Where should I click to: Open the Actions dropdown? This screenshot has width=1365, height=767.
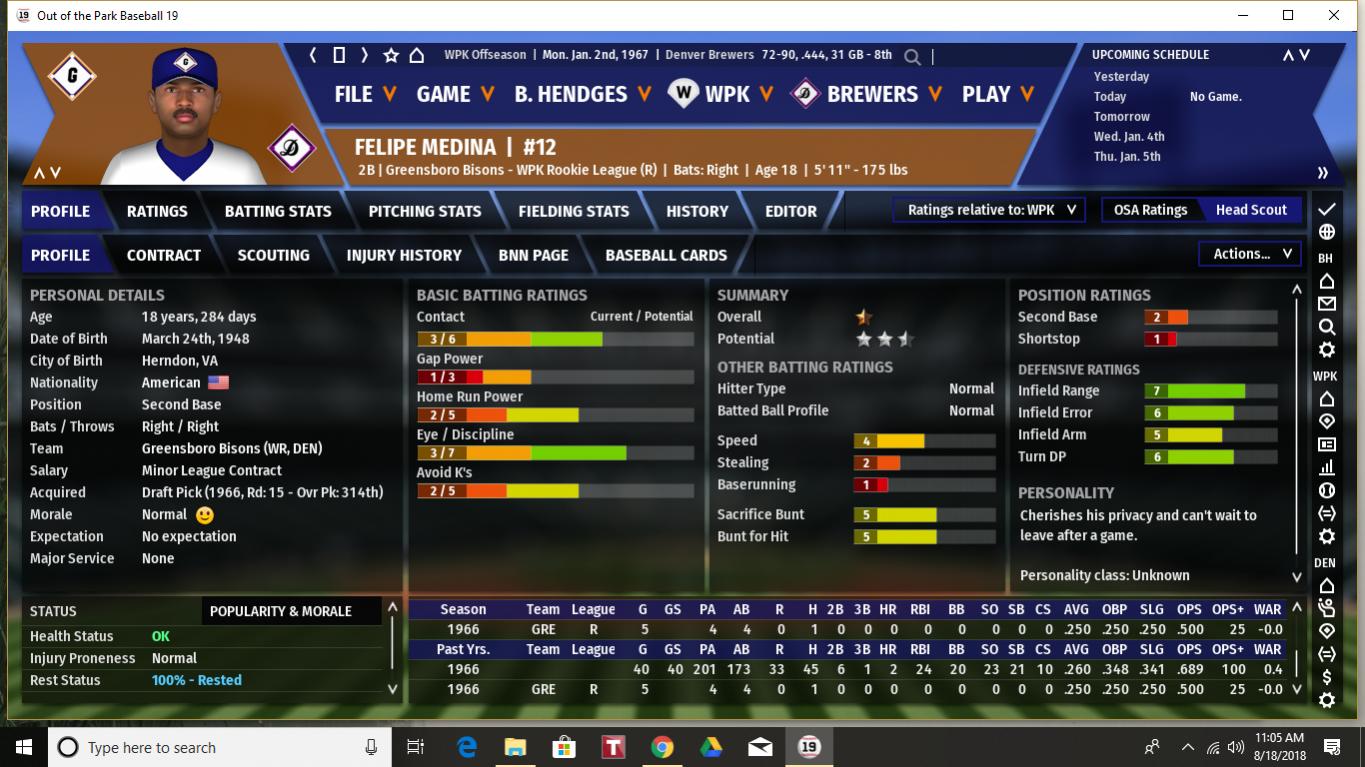pyautogui.click(x=1252, y=254)
